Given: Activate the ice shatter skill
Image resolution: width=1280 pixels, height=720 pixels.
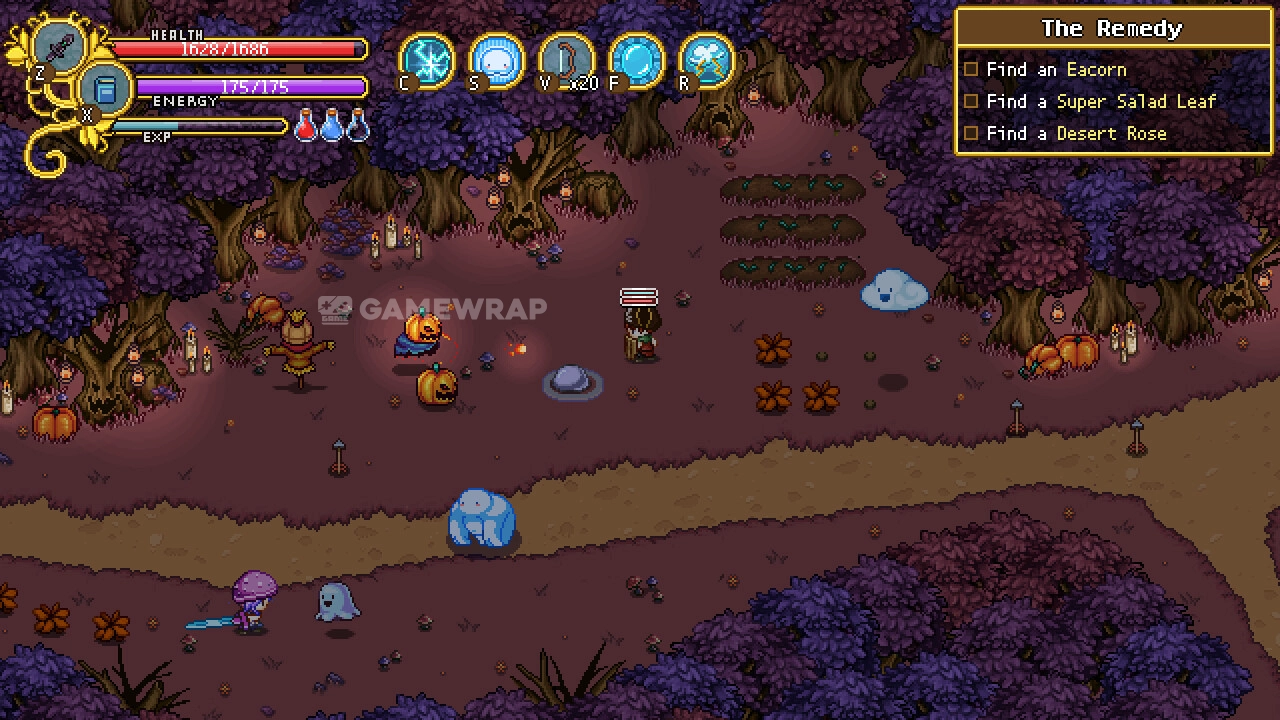Looking at the screenshot, I should [x=427, y=59].
